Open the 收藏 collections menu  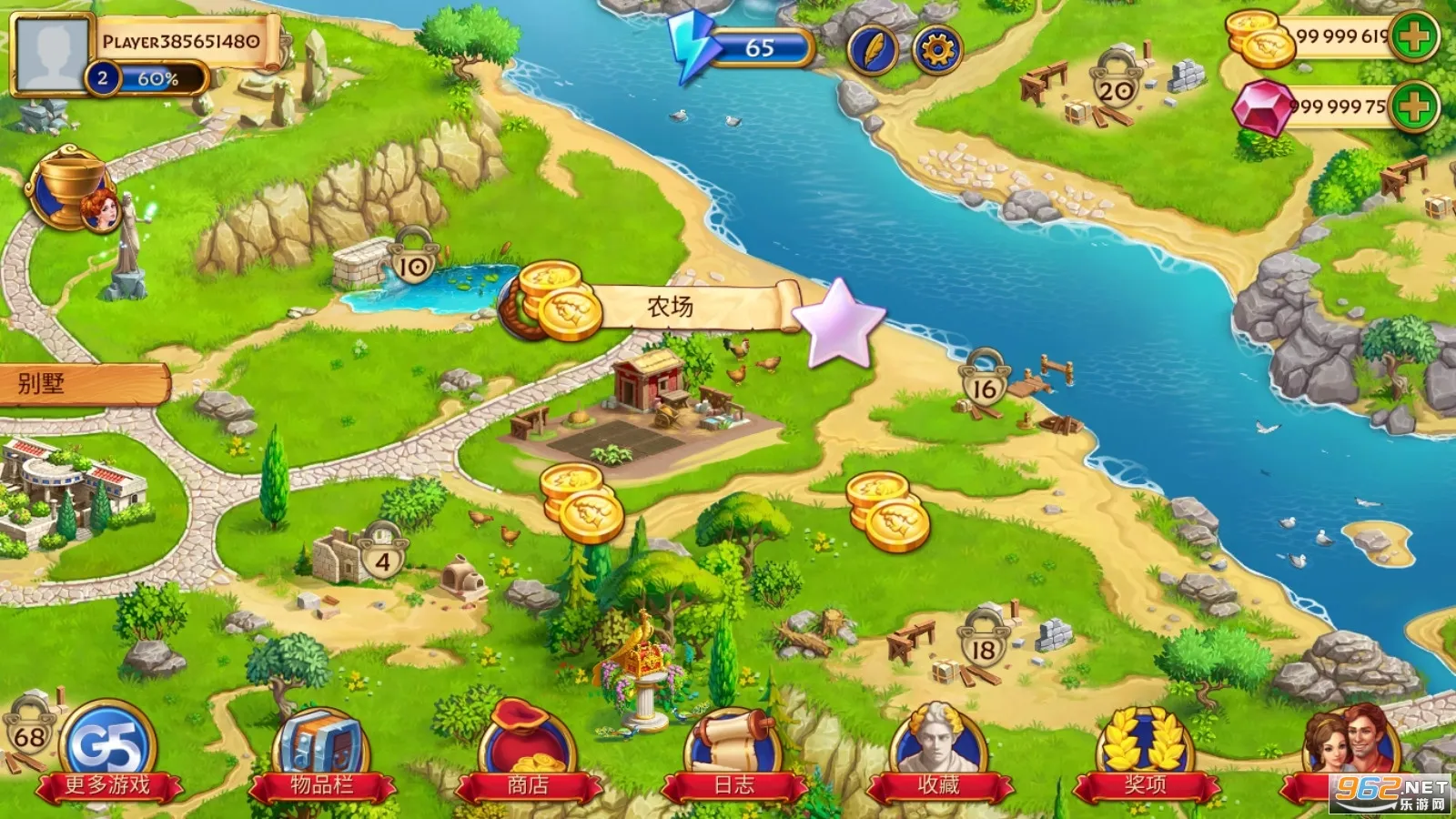pos(938,753)
